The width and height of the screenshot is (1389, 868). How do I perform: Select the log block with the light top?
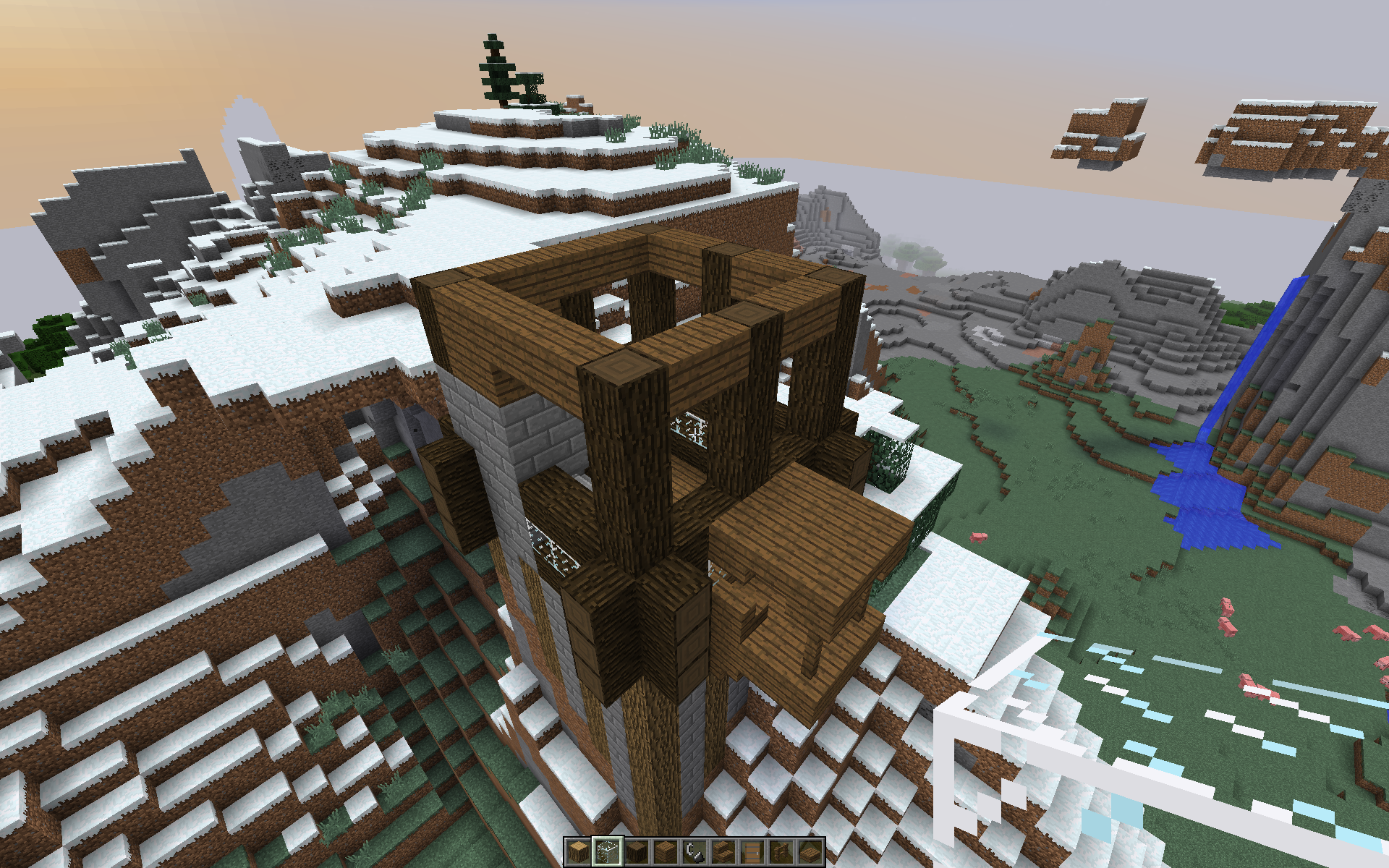(579, 852)
